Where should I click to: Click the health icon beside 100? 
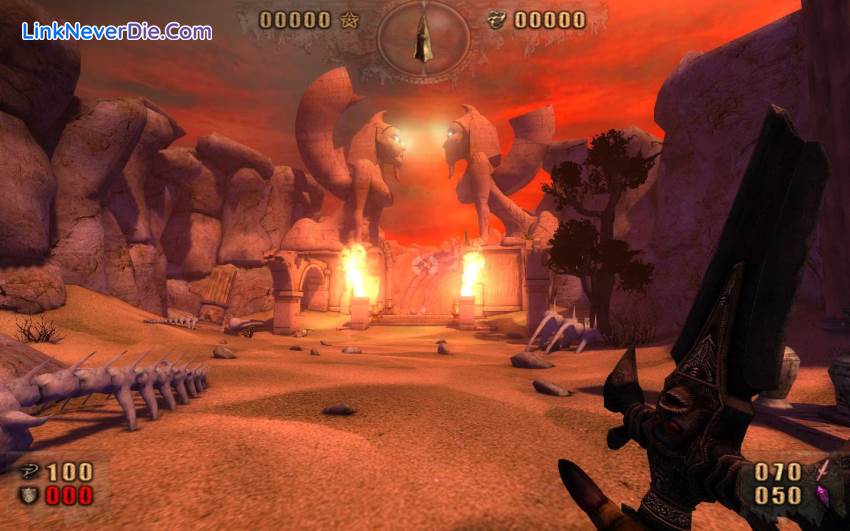pos(28,471)
